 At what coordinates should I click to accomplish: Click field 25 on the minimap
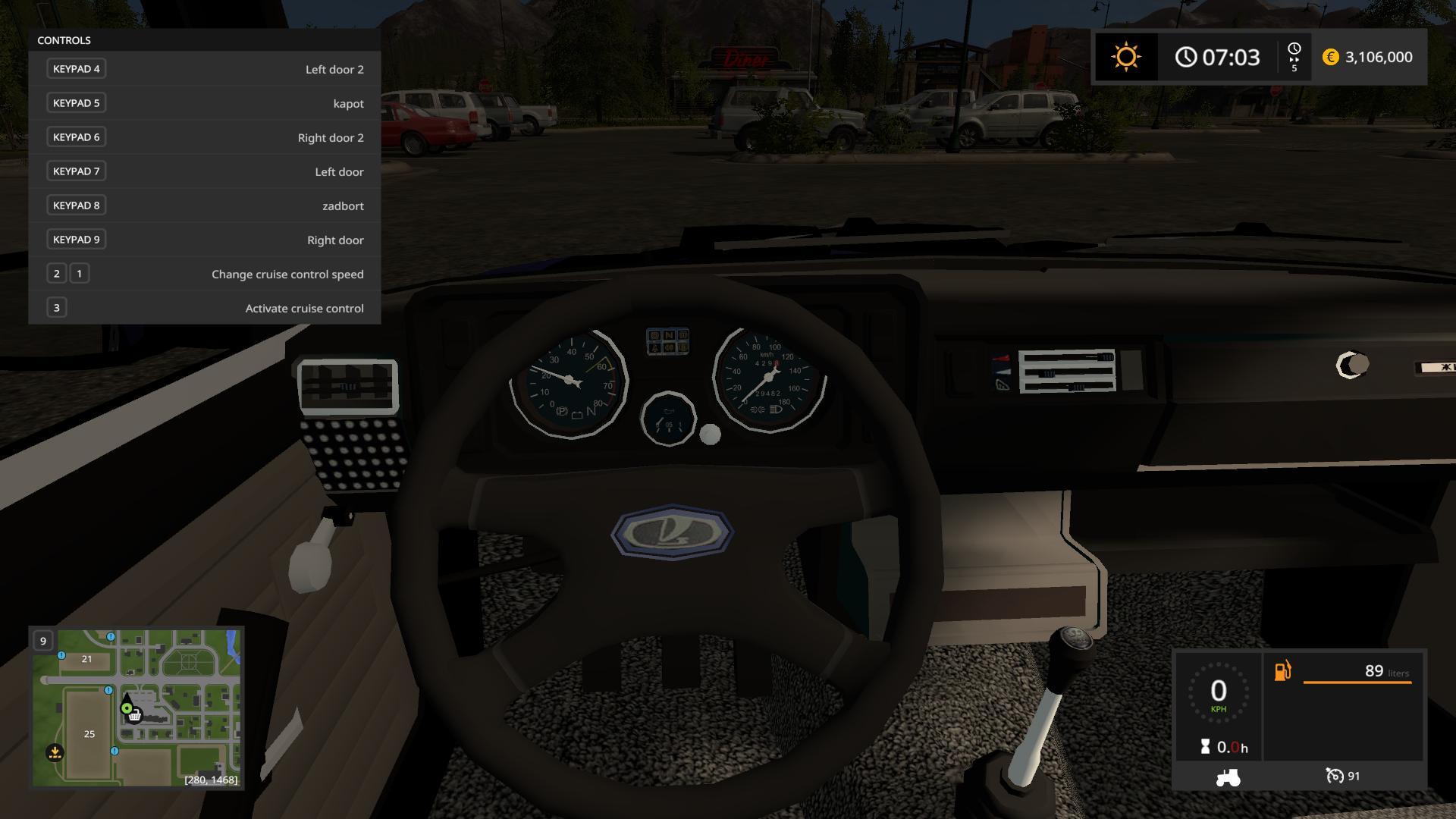pos(89,733)
